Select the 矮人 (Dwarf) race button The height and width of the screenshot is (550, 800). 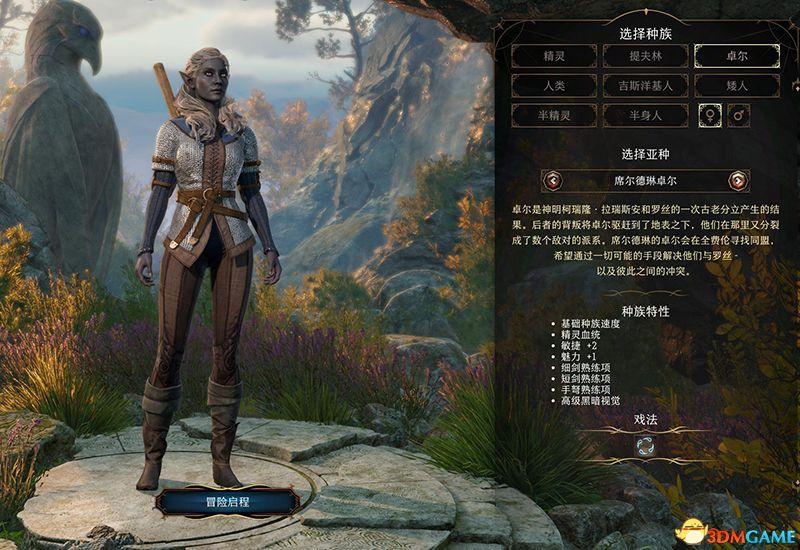coord(737,86)
